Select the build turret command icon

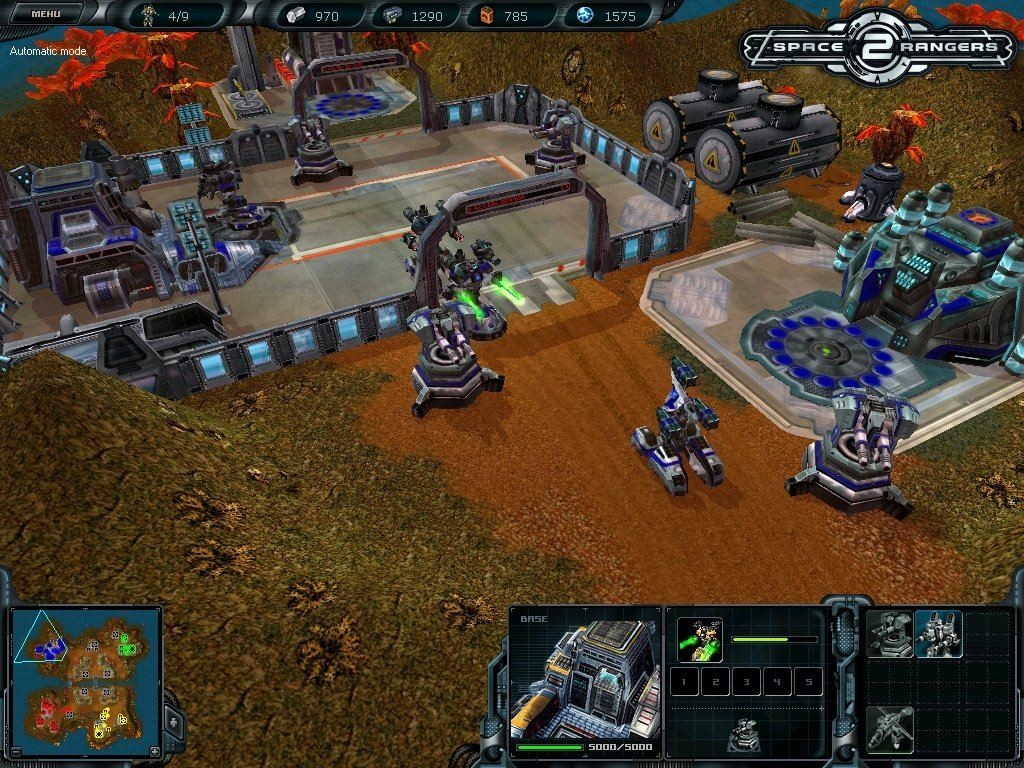pyautogui.click(x=890, y=634)
